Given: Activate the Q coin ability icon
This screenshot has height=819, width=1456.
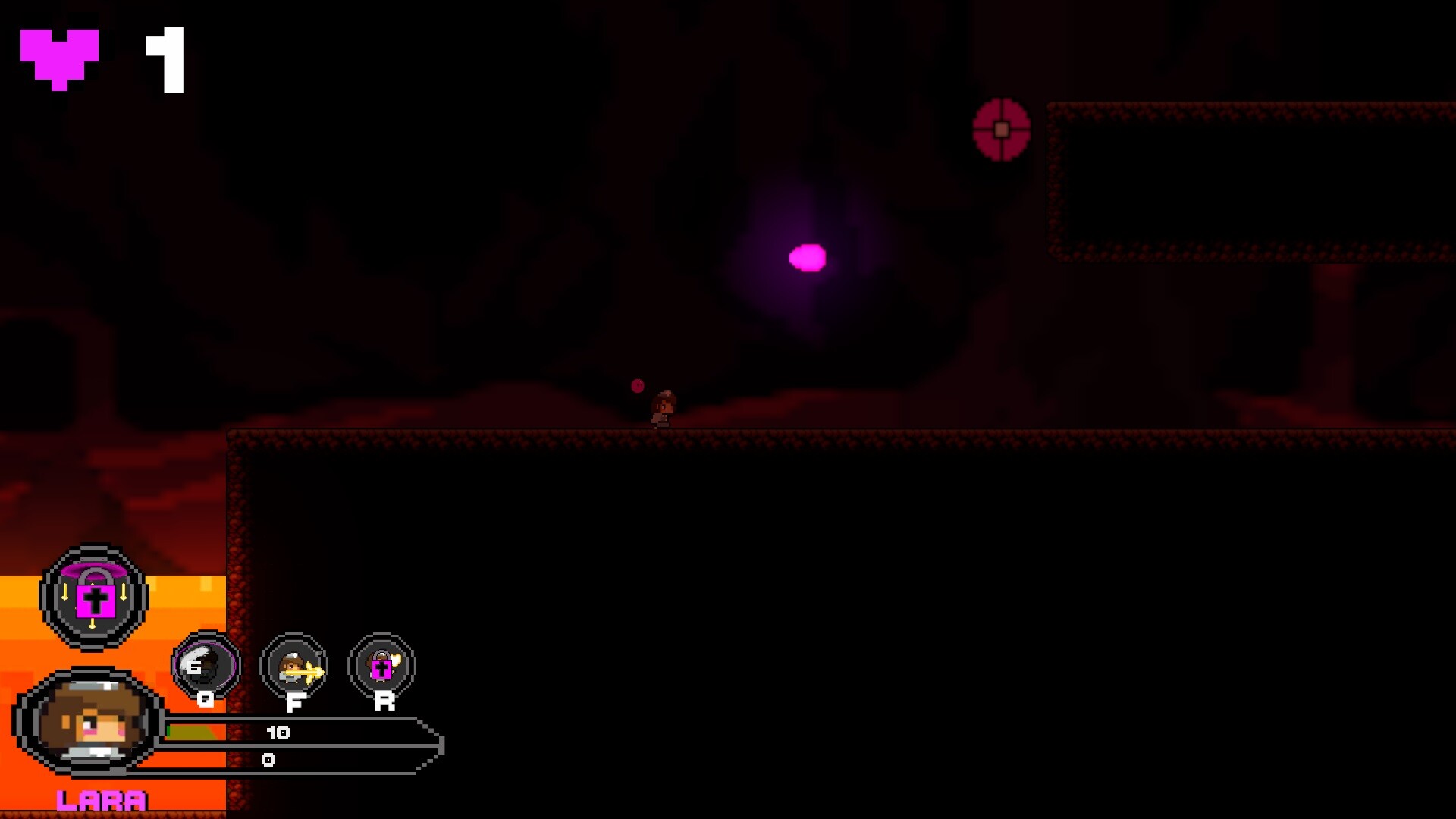Looking at the screenshot, I should point(203,666).
